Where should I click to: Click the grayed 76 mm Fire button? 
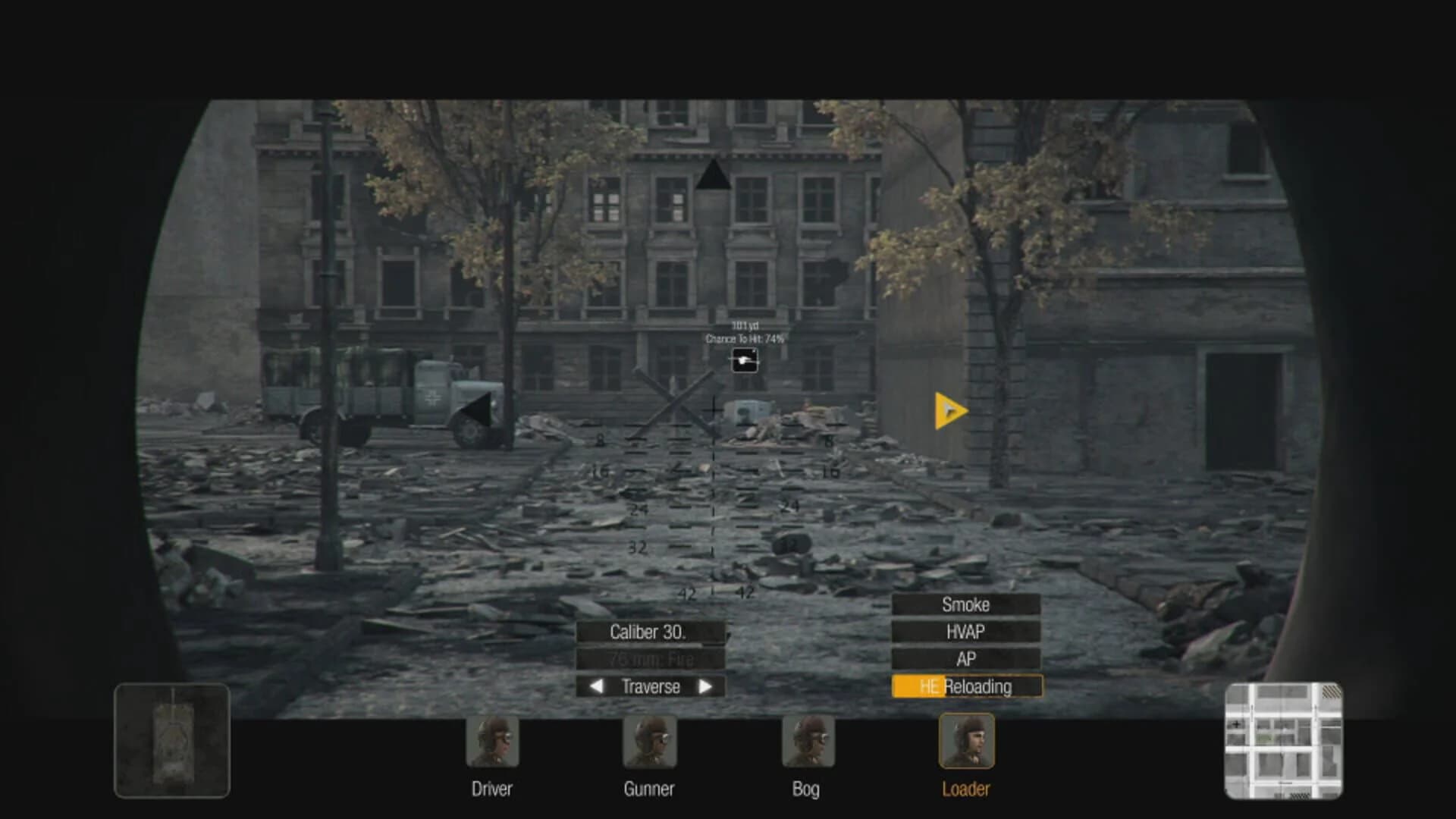pos(651,659)
